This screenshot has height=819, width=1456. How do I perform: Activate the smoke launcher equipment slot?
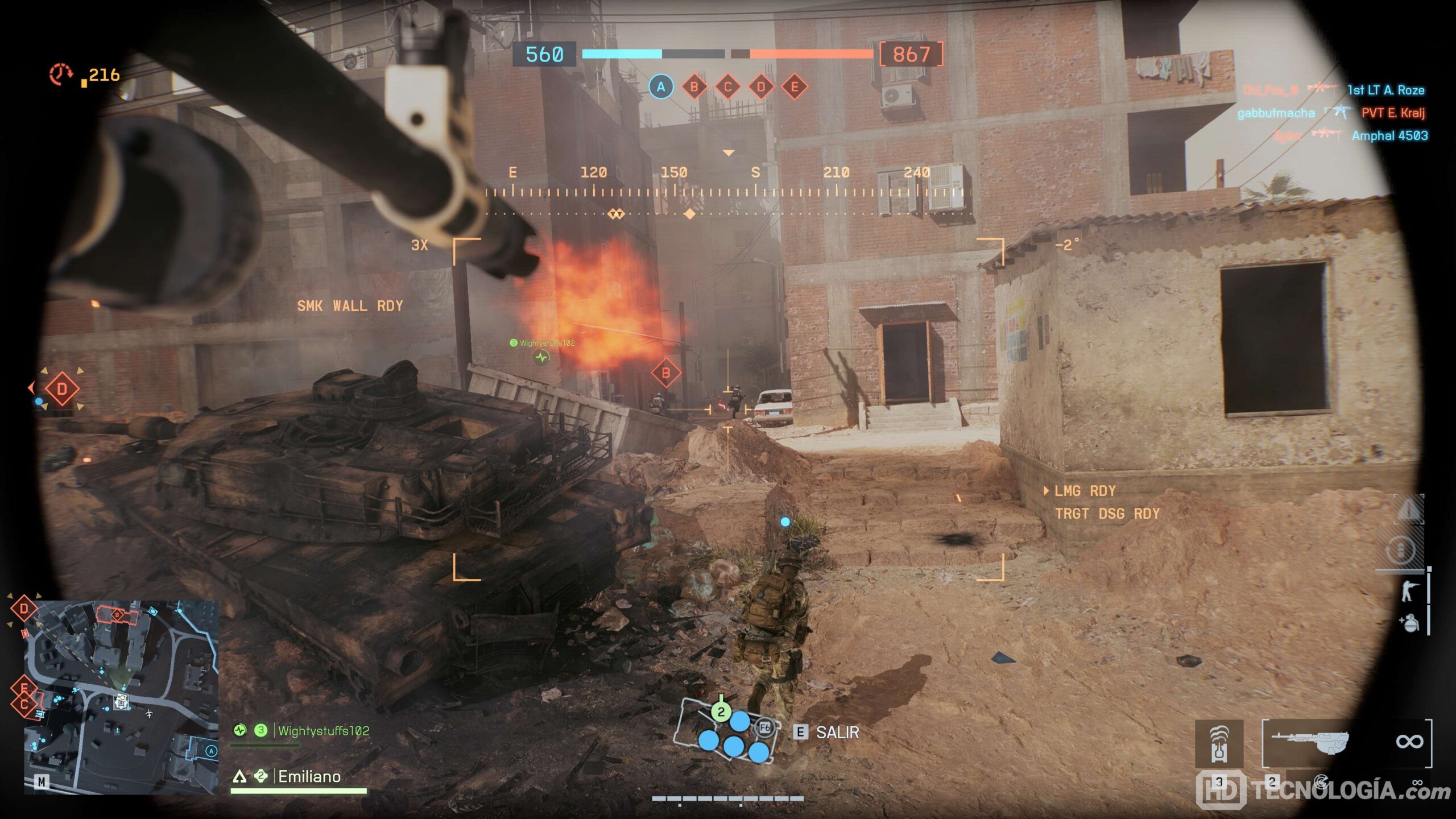(x=1219, y=744)
